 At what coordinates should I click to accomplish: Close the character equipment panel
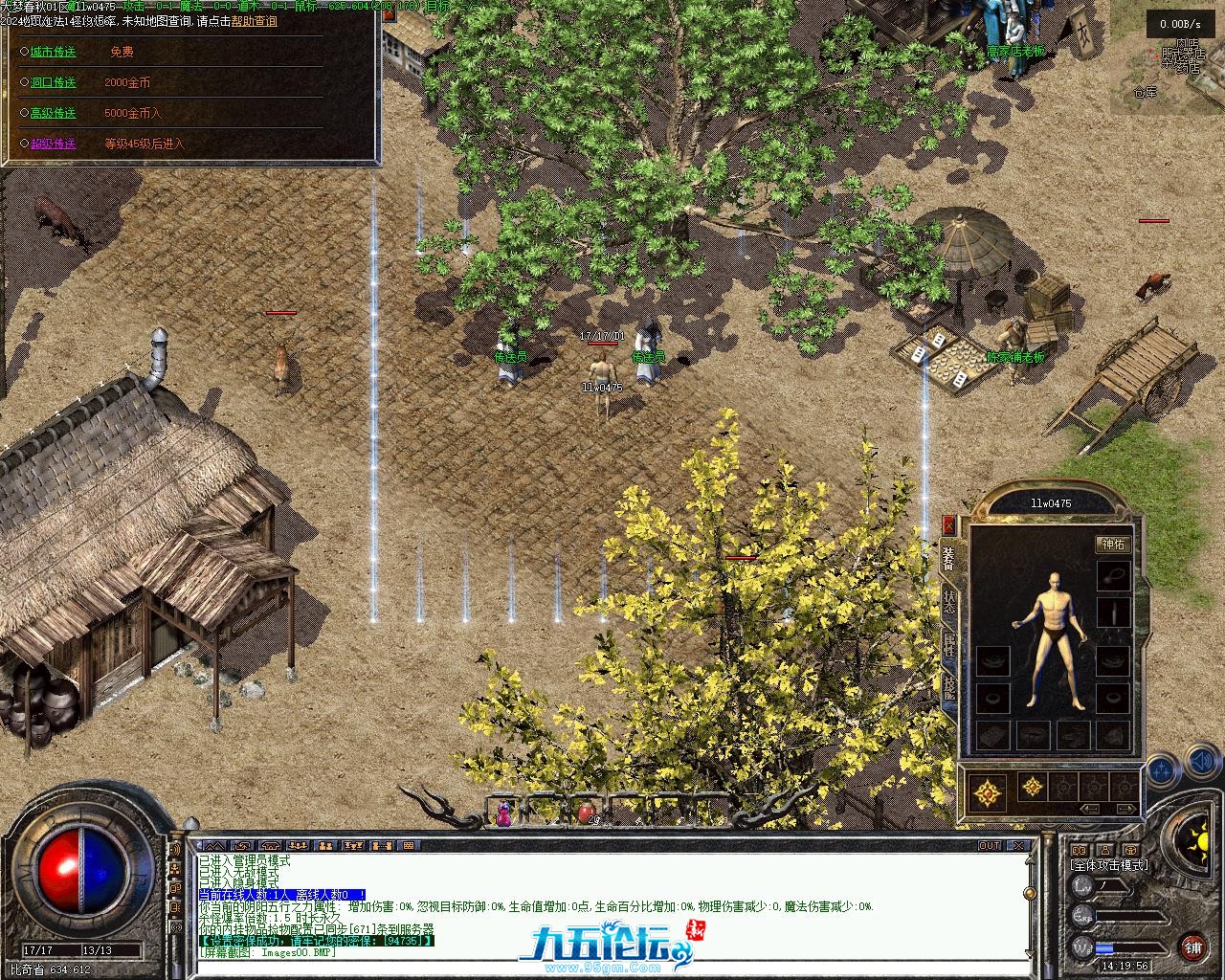tap(948, 523)
